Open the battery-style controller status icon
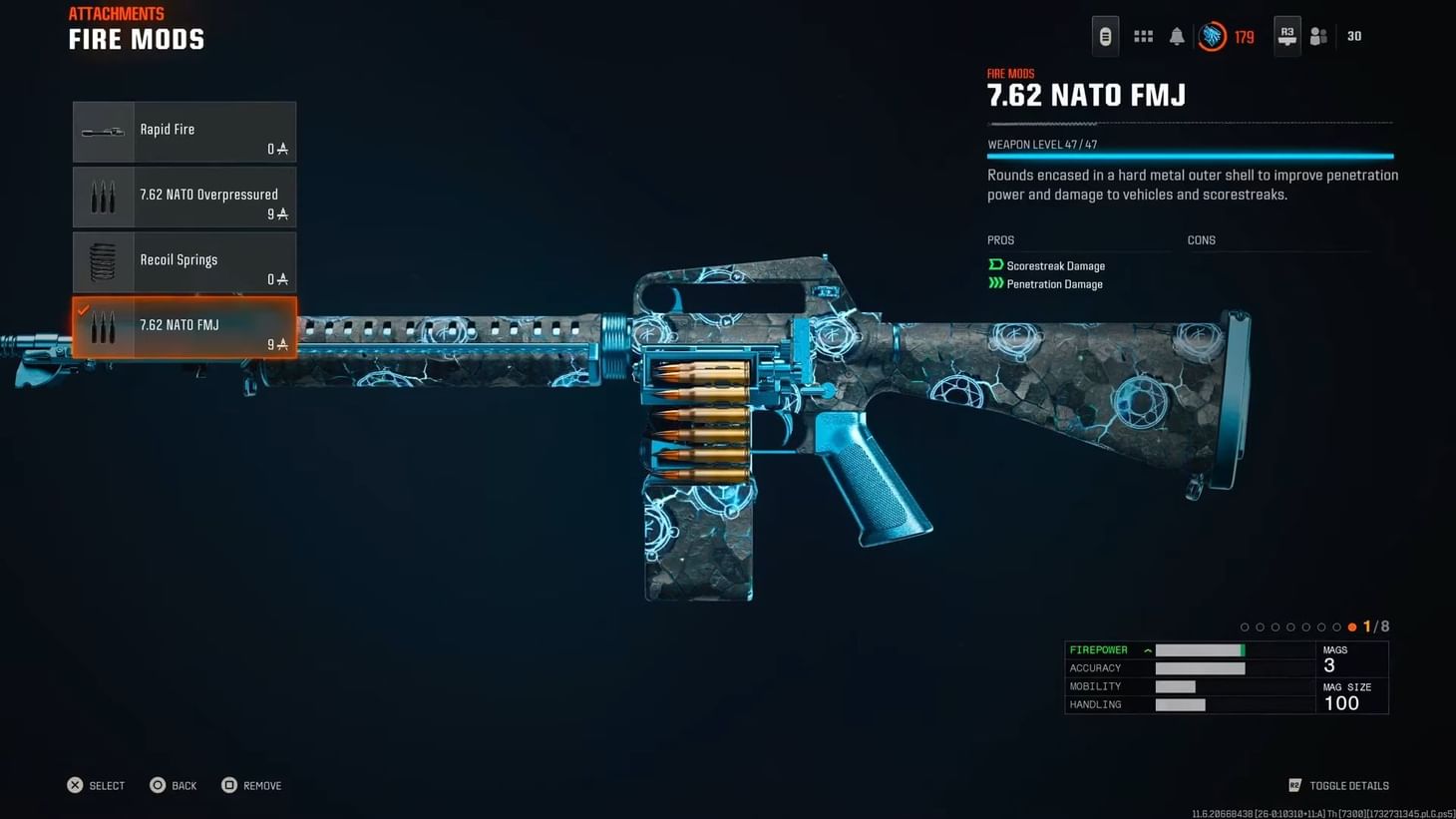This screenshot has height=819, width=1456. click(x=1105, y=35)
